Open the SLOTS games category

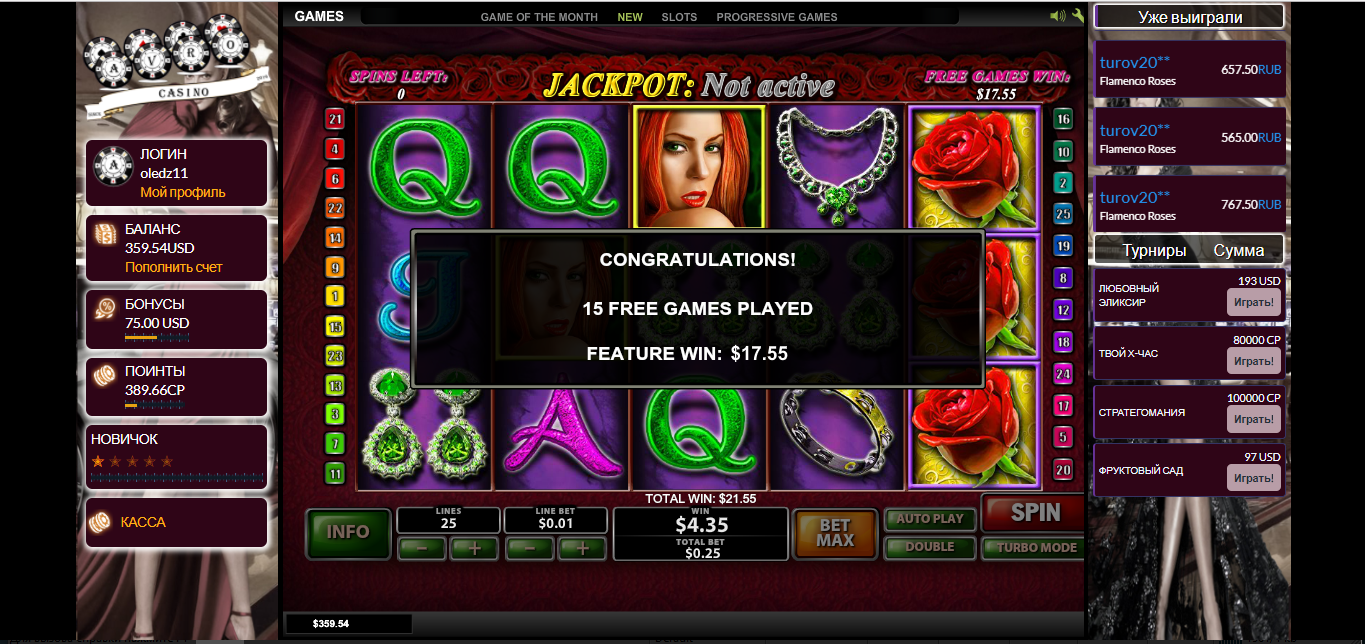point(679,17)
